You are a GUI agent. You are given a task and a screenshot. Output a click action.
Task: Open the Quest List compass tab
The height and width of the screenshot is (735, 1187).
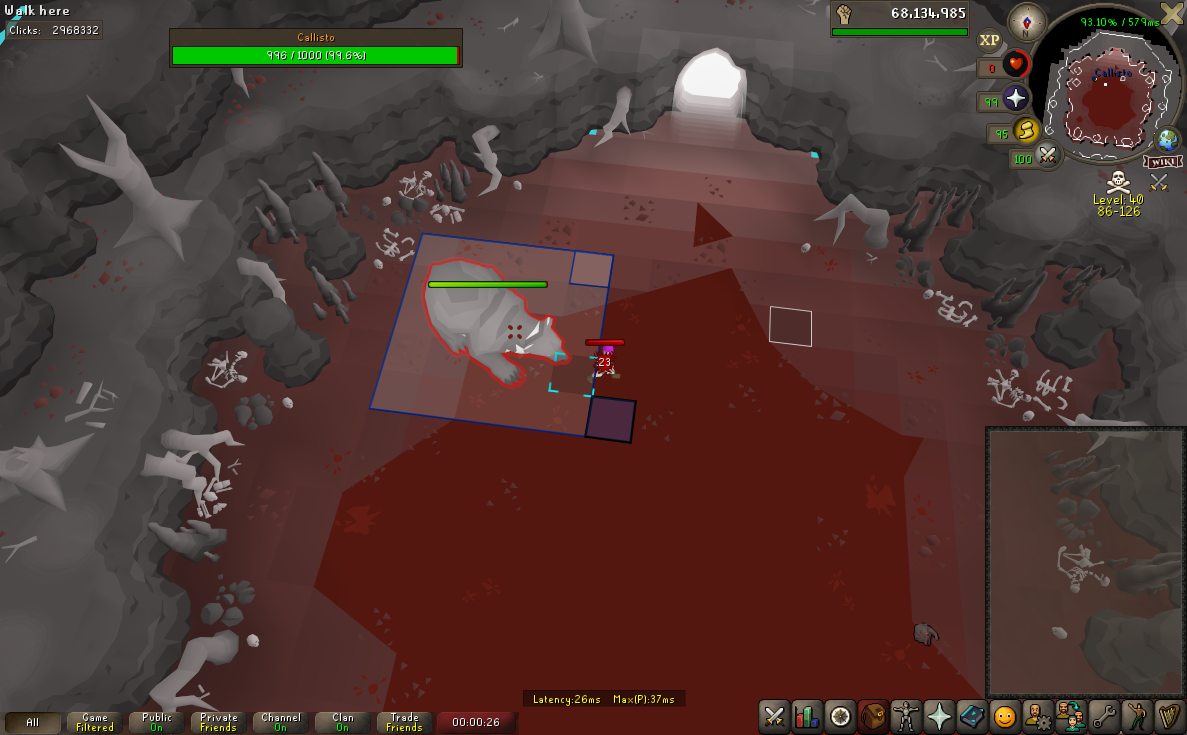click(840, 716)
